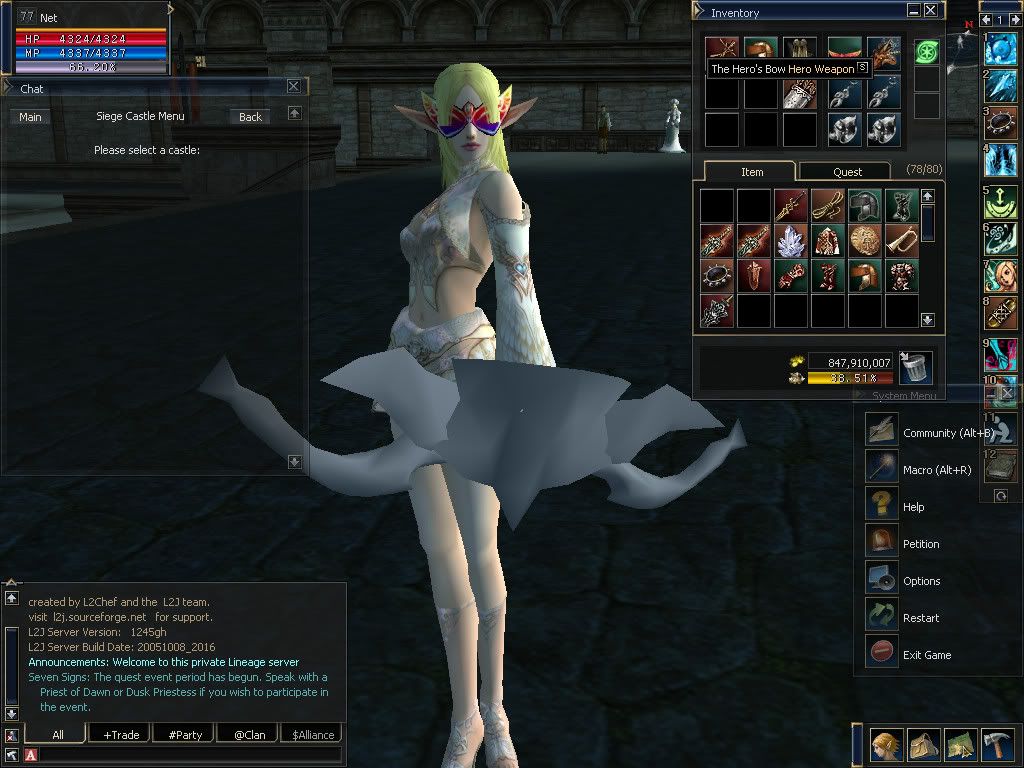Select the blue crystal item in inventory
This screenshot has width=1024, height=768.
tap(792, 240)
